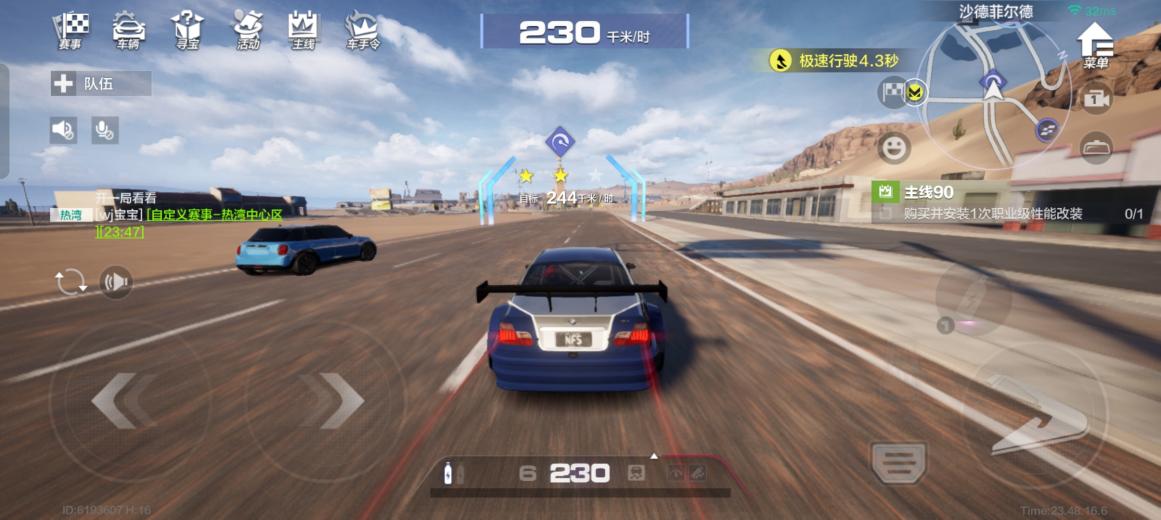Viewport: 1161px width, 520px height.
Task: Open the 主线 main story menu
Action: 302,30
